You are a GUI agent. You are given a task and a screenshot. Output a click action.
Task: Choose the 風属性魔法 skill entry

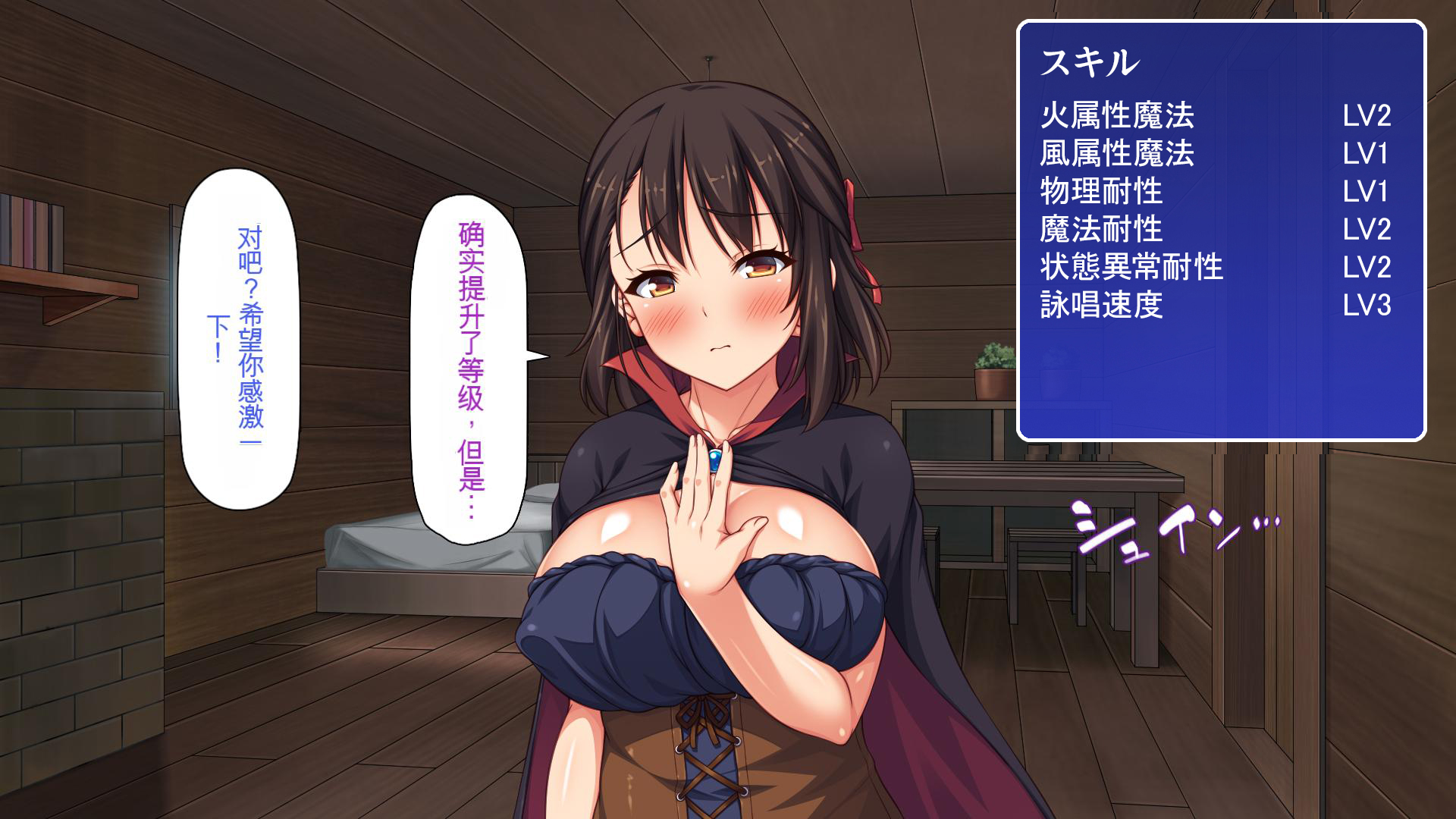click(1118, 154)
